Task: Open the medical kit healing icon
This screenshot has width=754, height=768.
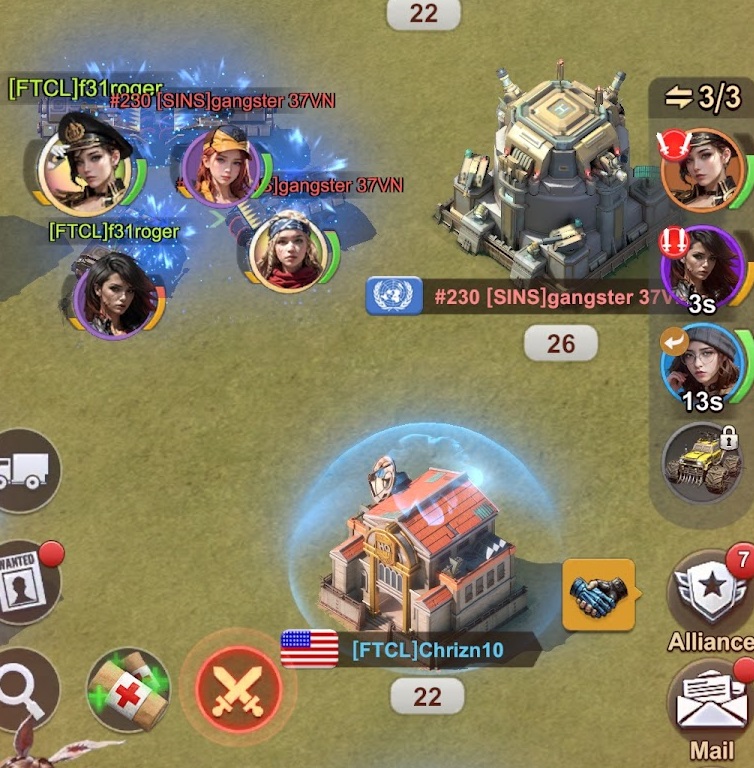Action: pyautogui.click(x=128, y=690)
